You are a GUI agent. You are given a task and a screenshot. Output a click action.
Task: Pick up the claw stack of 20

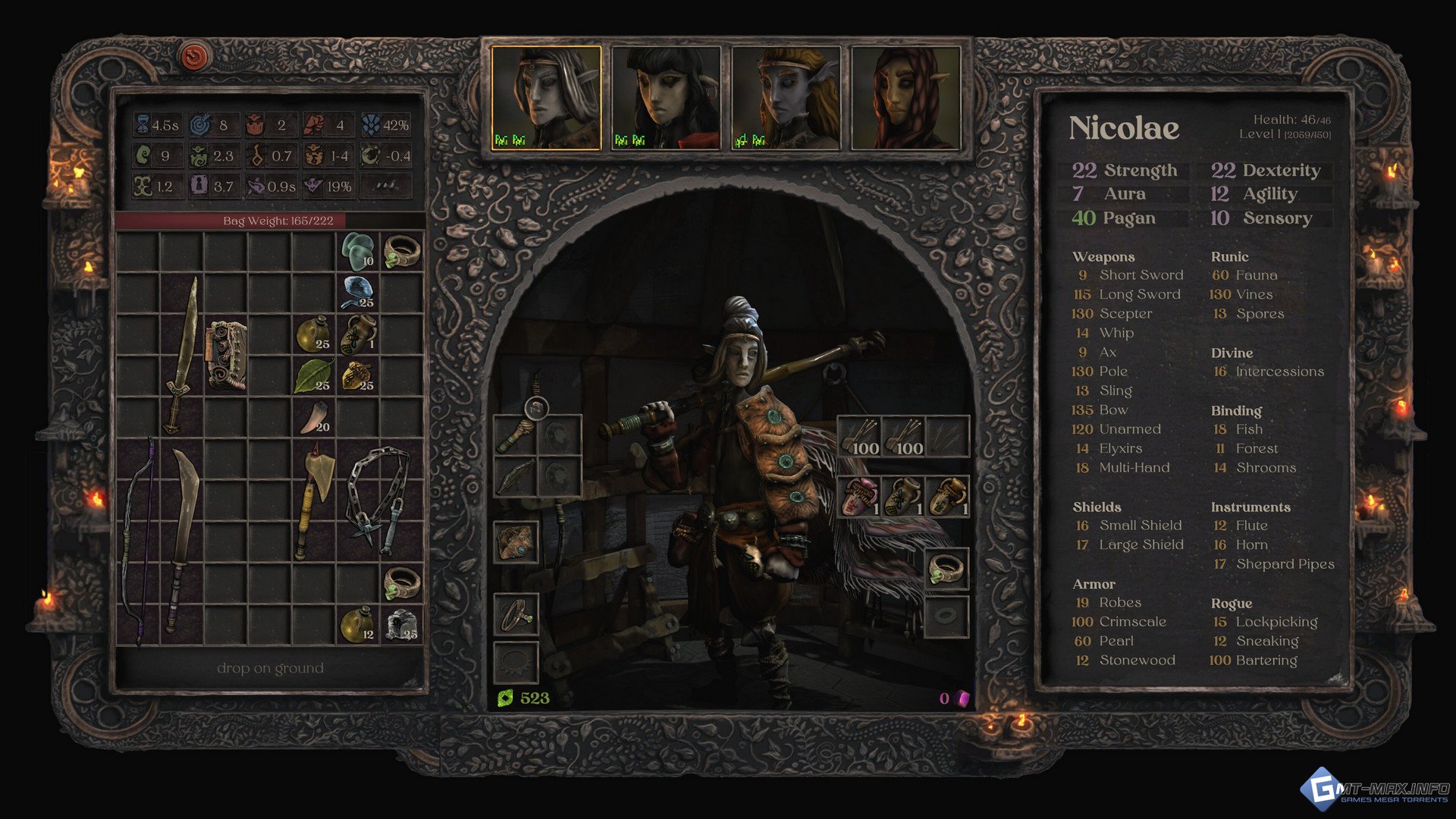313,417
